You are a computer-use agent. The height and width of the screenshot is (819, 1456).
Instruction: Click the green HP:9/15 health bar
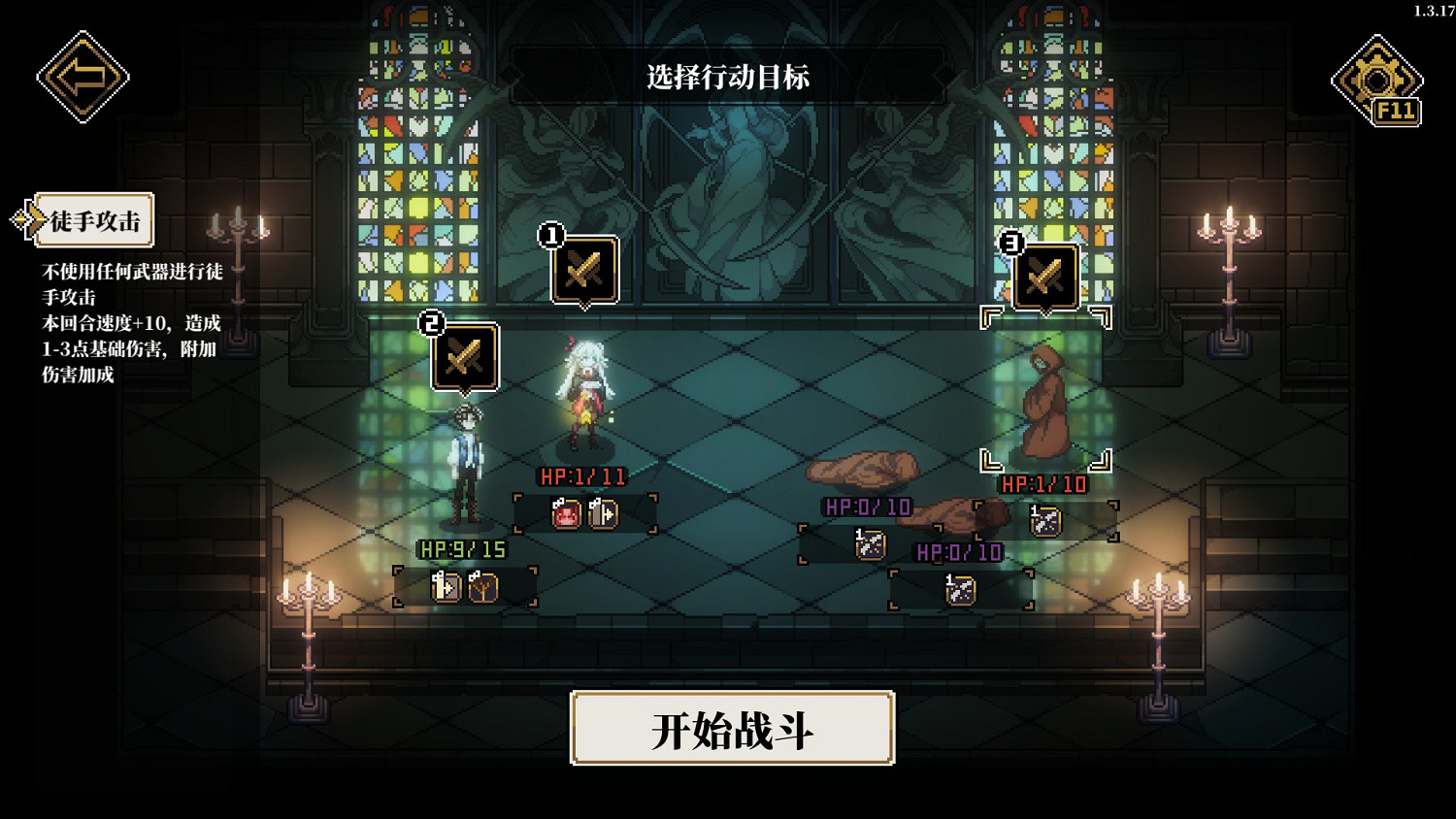click(x=461, y=548)
